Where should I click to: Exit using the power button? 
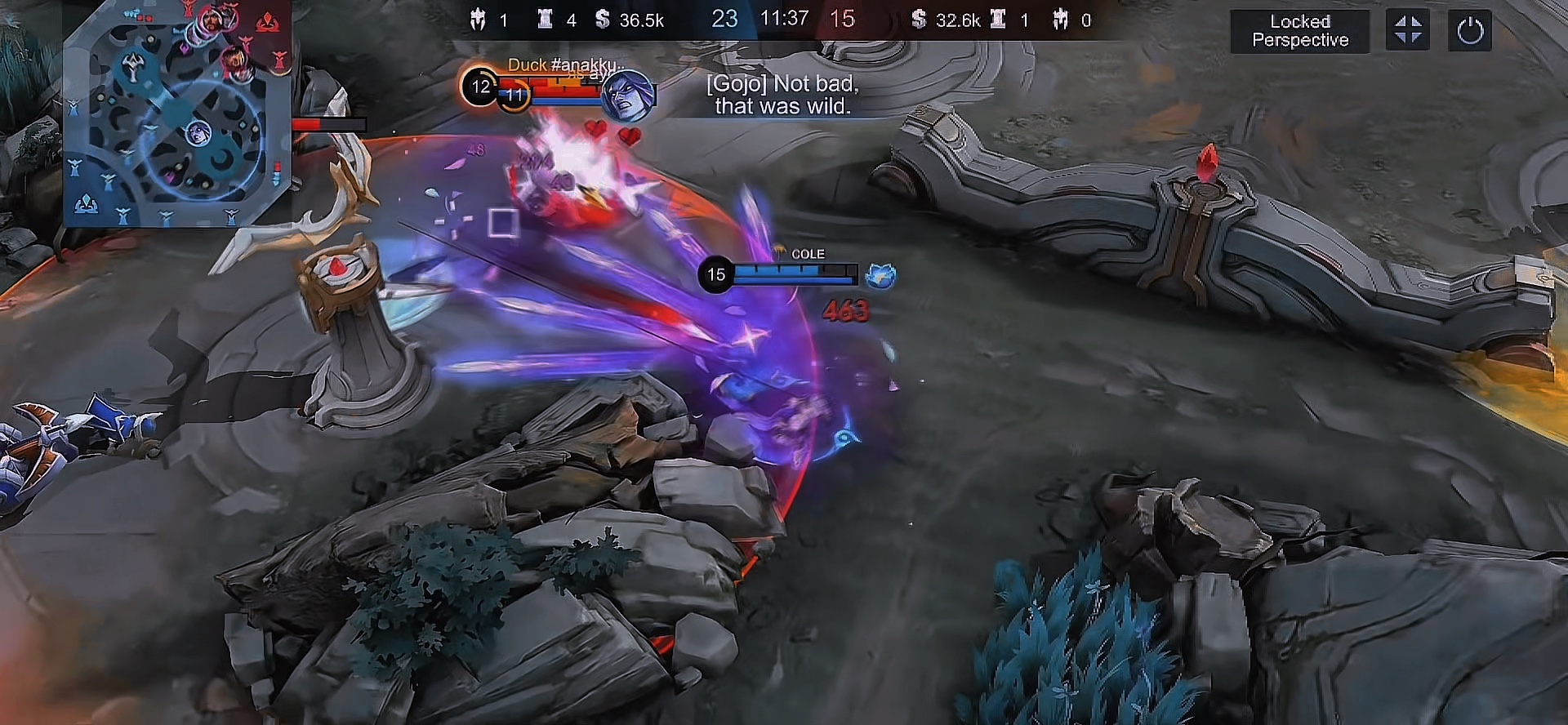1469,31
